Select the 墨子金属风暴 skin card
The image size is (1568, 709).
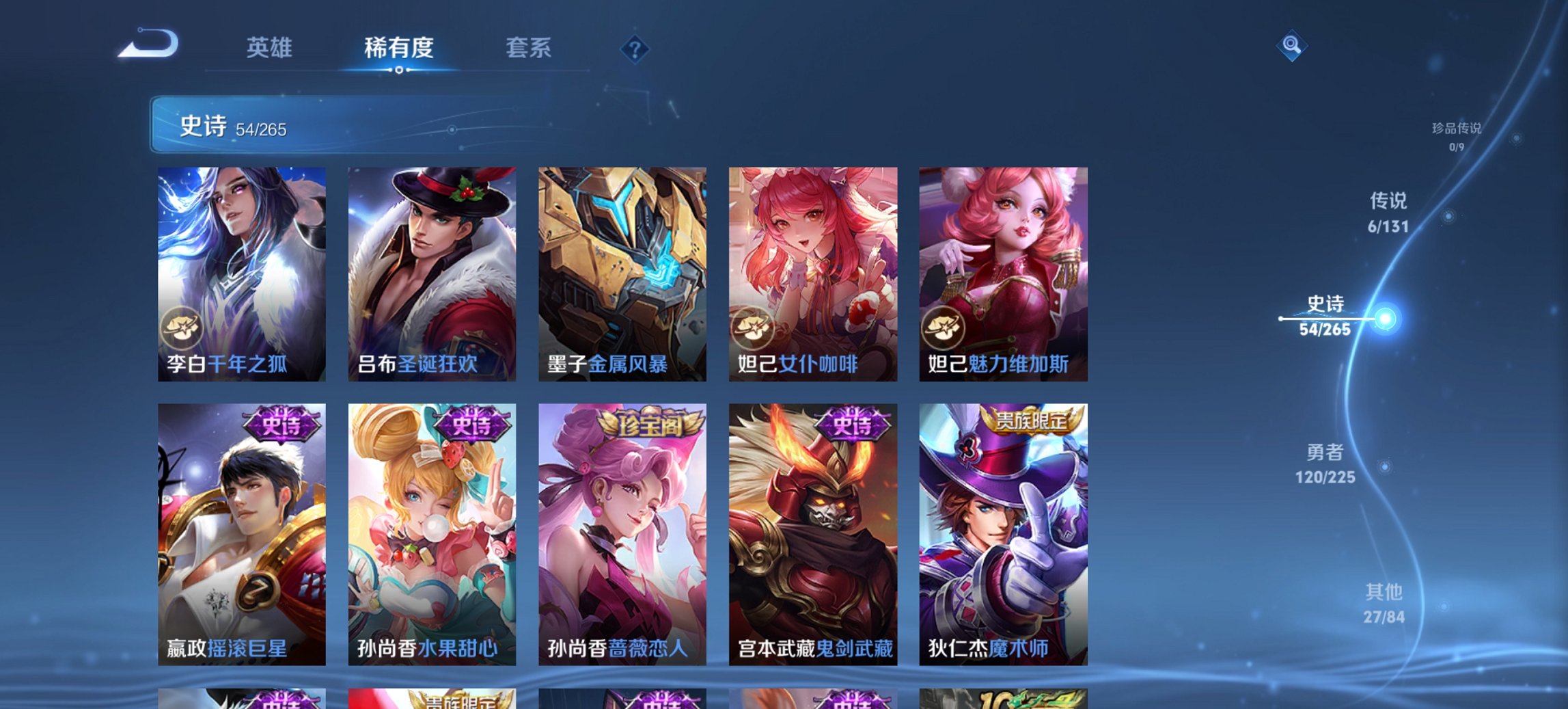[x=622, y=273]
